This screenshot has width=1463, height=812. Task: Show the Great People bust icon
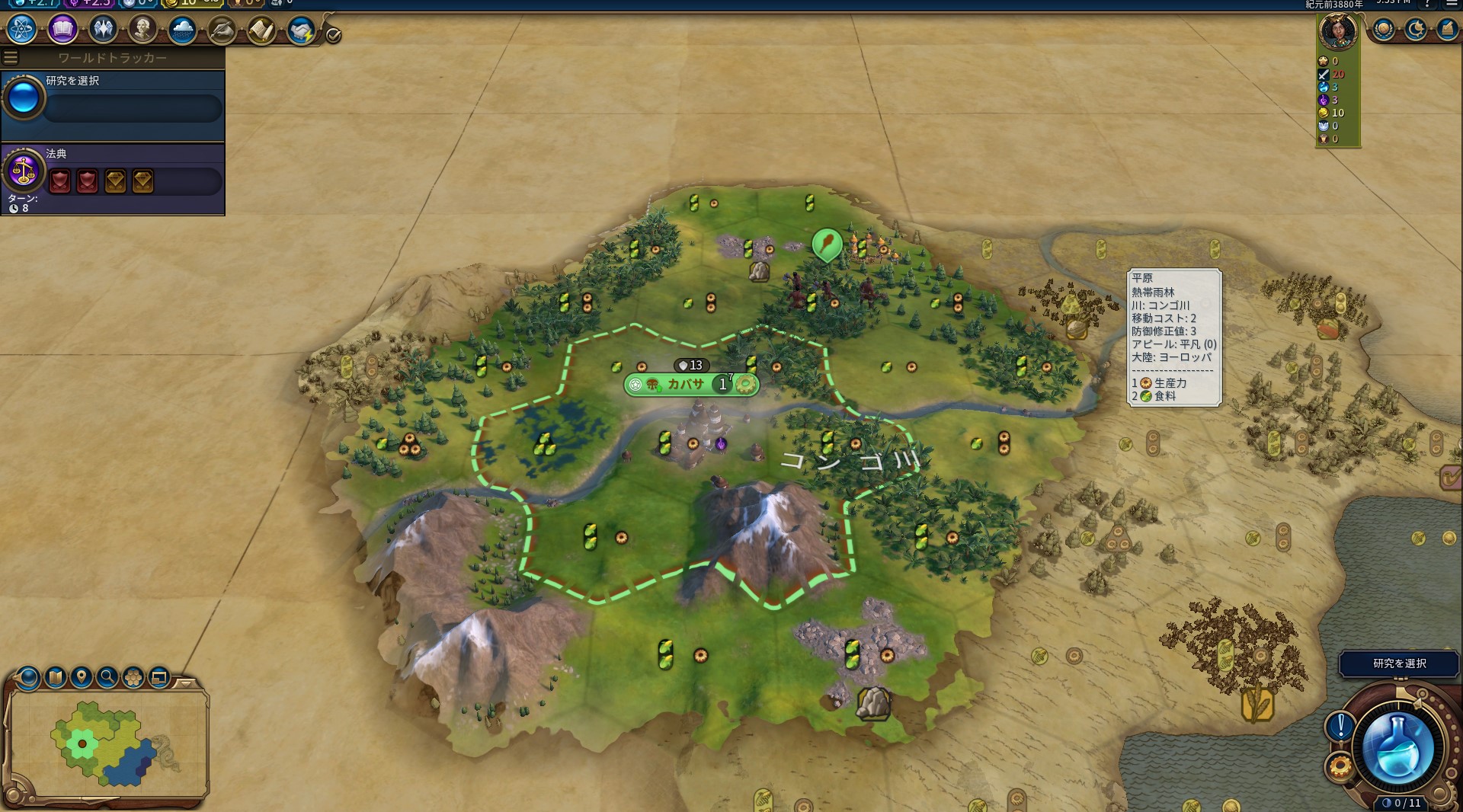[x=142, y=30]
